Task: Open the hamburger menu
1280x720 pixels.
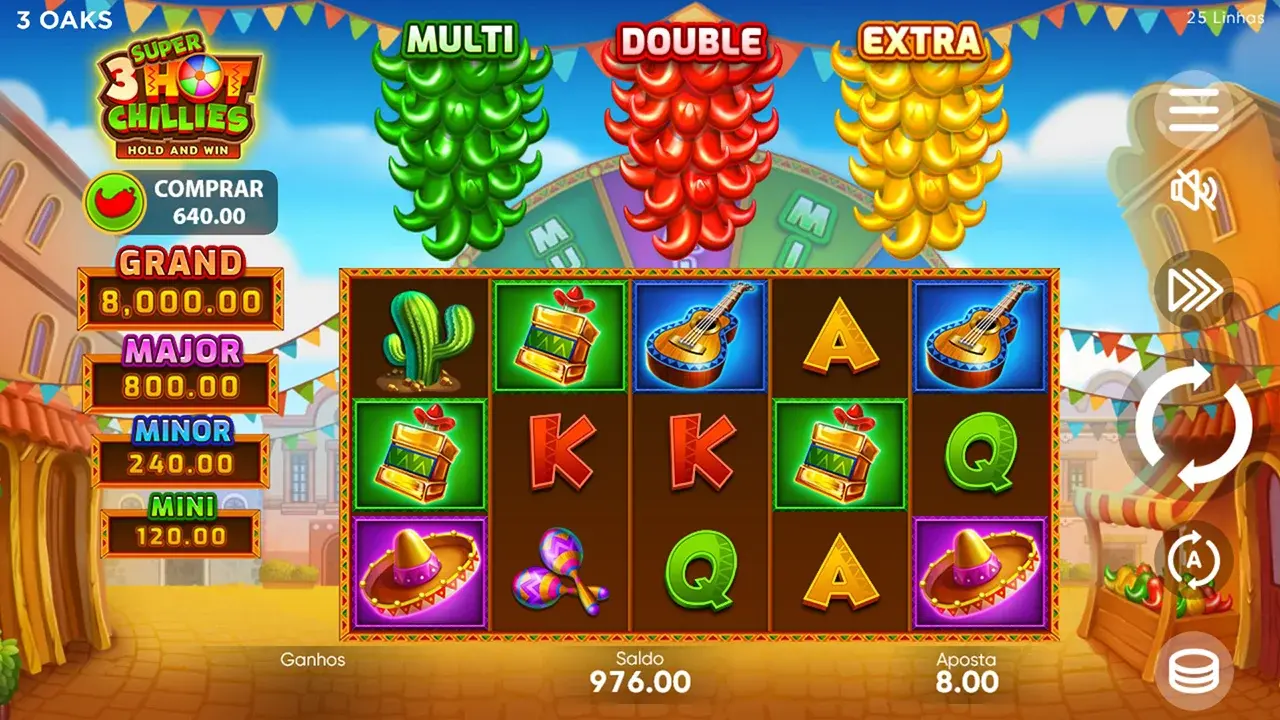Action: pos(1194,109)
